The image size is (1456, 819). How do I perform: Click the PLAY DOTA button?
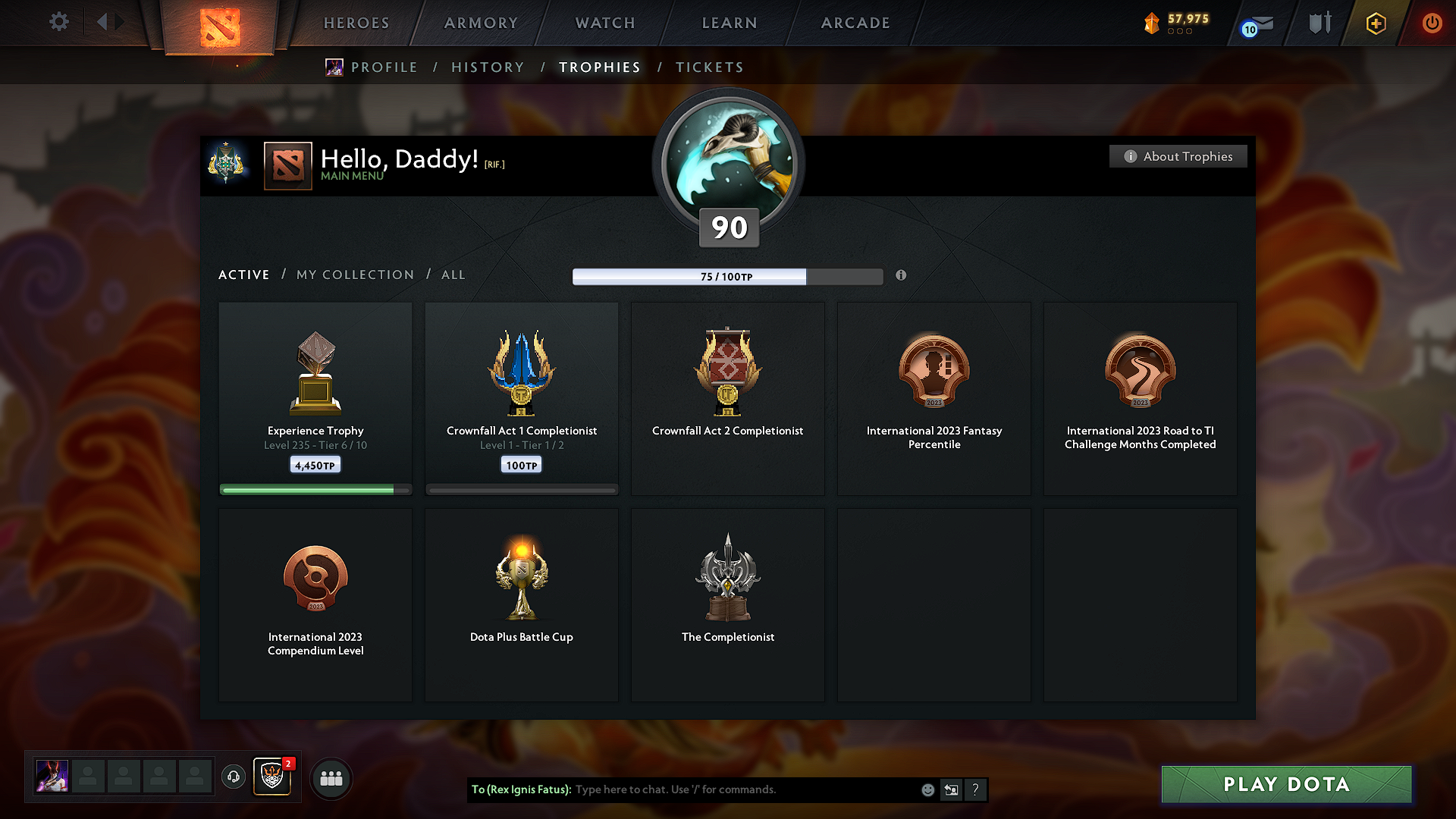point(1285,784)
